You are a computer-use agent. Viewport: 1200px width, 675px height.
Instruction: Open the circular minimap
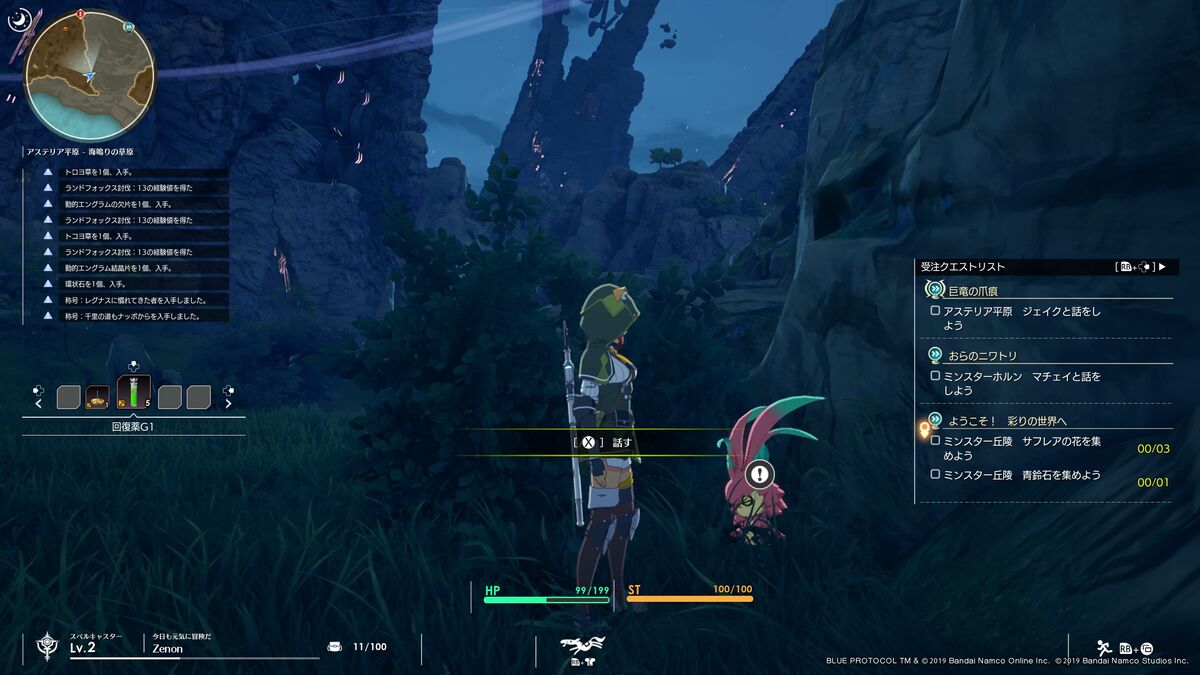pos(90,76)
